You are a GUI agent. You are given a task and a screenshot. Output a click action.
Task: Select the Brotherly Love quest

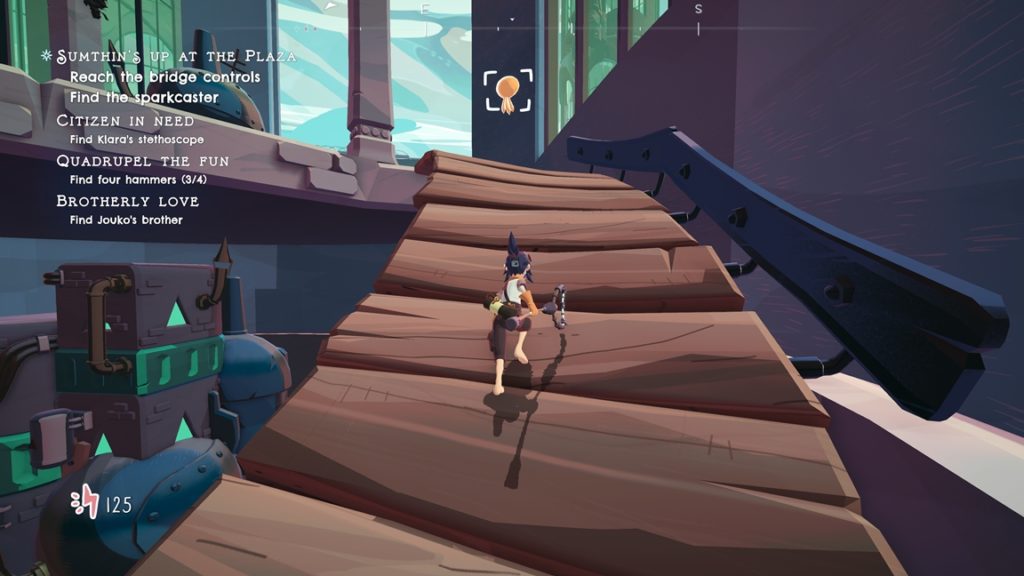(x=127, y=201)
